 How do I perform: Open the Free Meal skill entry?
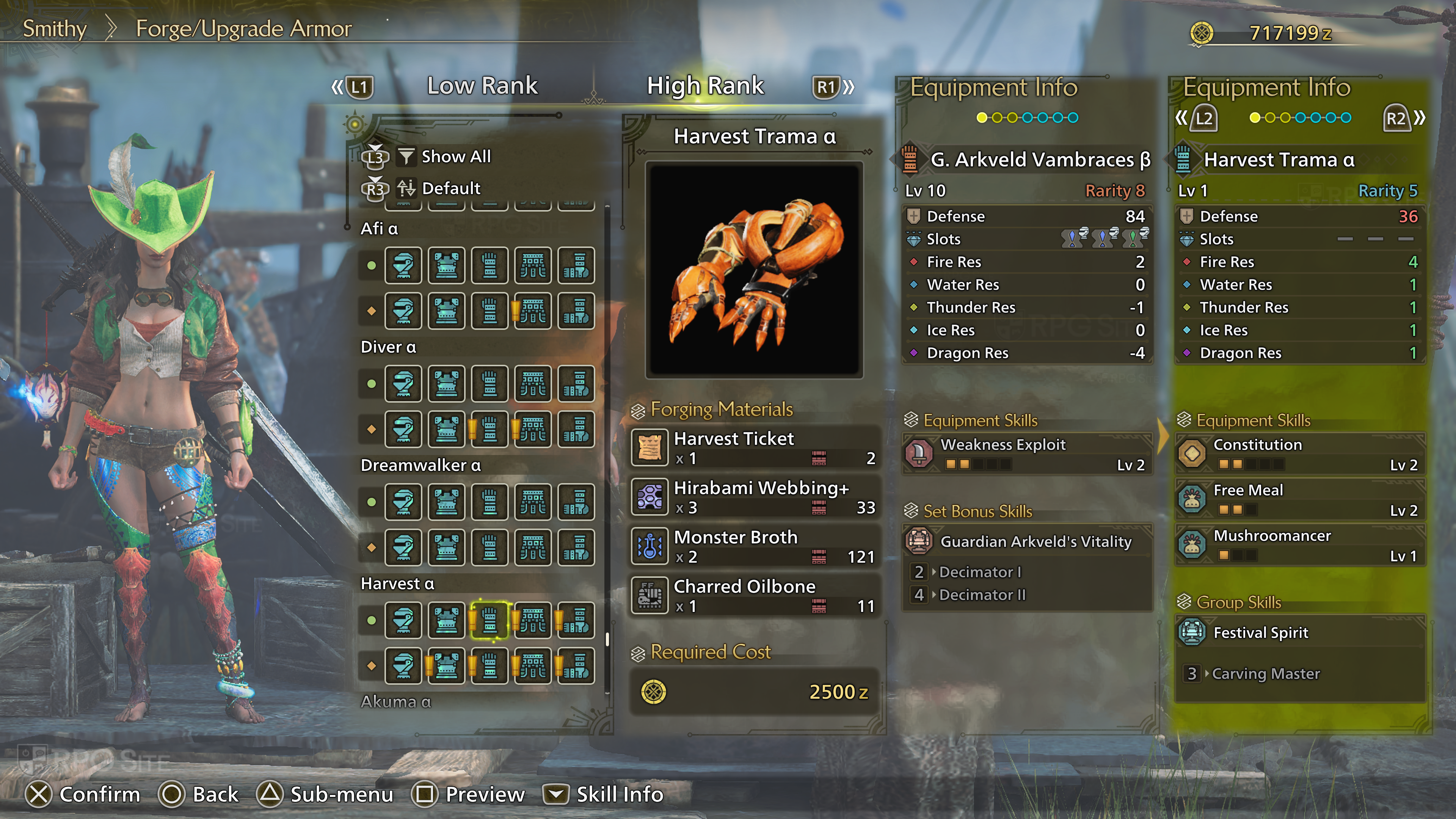pyautogui.click(x=1300, y=499)
